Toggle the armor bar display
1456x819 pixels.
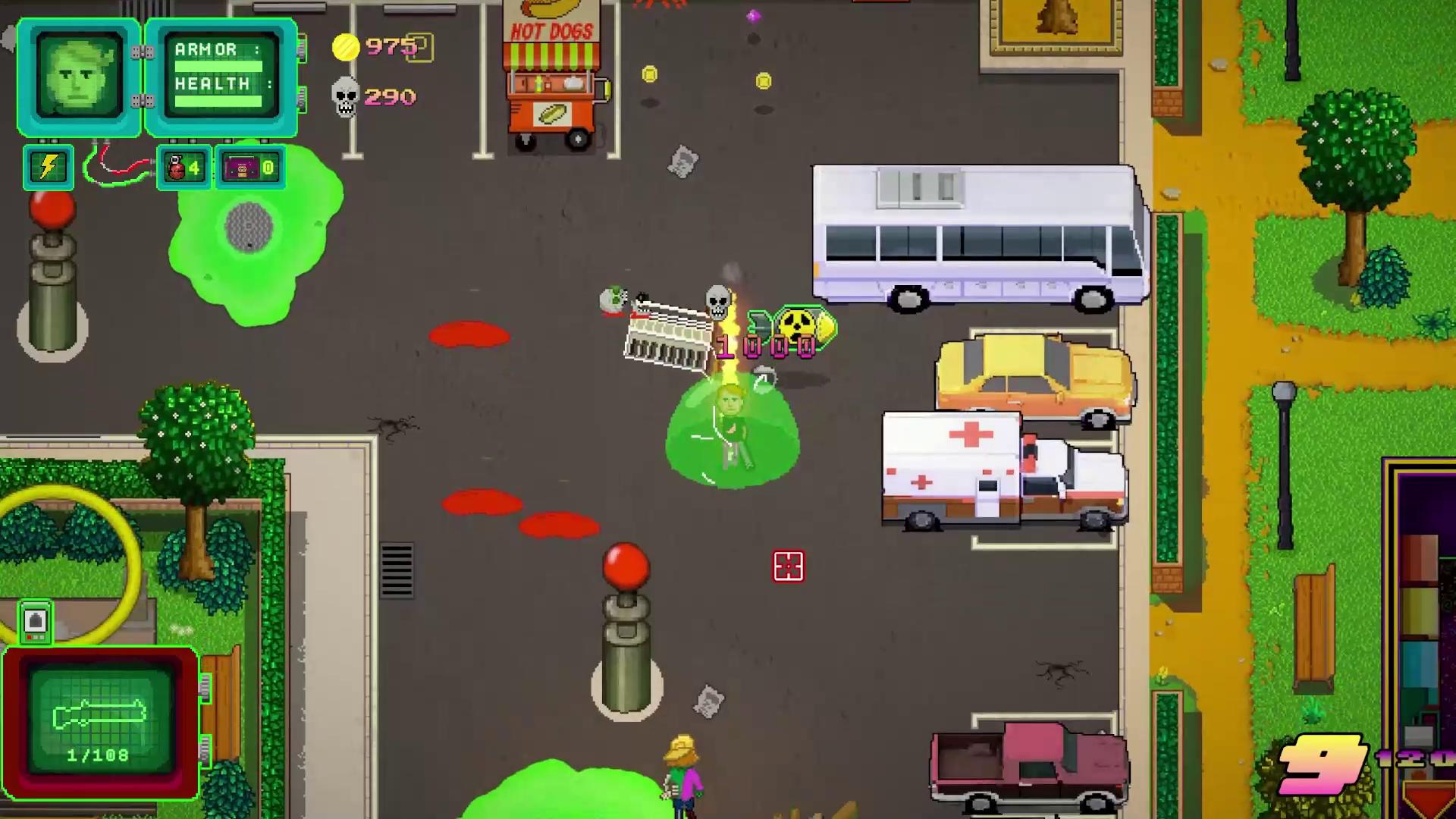[219, 67]
